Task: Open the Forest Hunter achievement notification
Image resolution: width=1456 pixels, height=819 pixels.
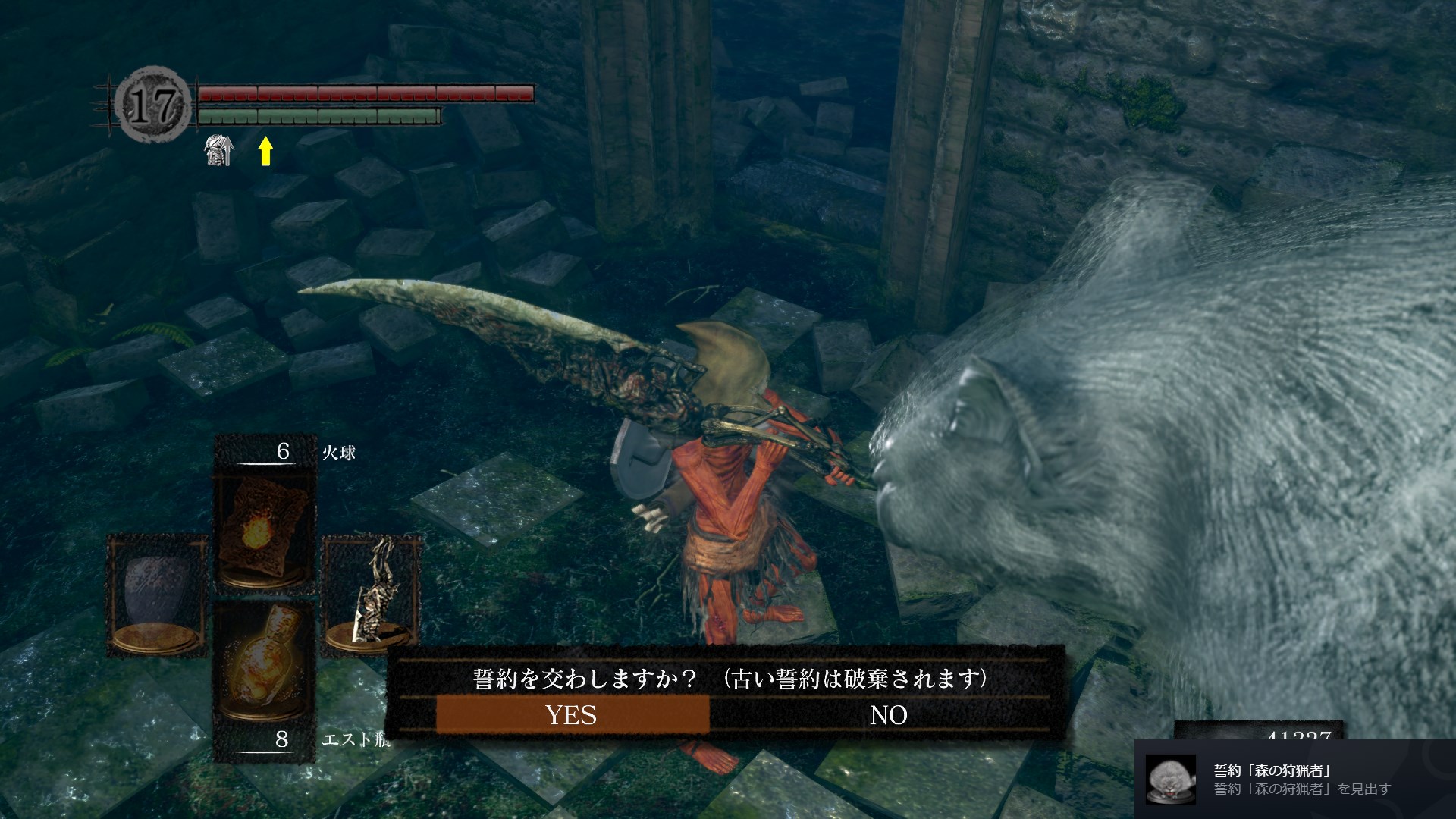Action: point(1294,780)
